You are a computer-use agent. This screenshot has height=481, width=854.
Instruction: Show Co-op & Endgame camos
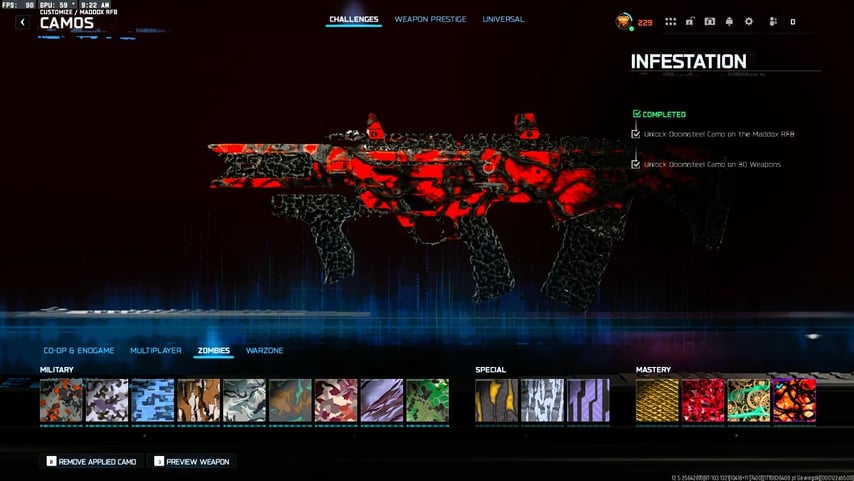pos(79,351)
